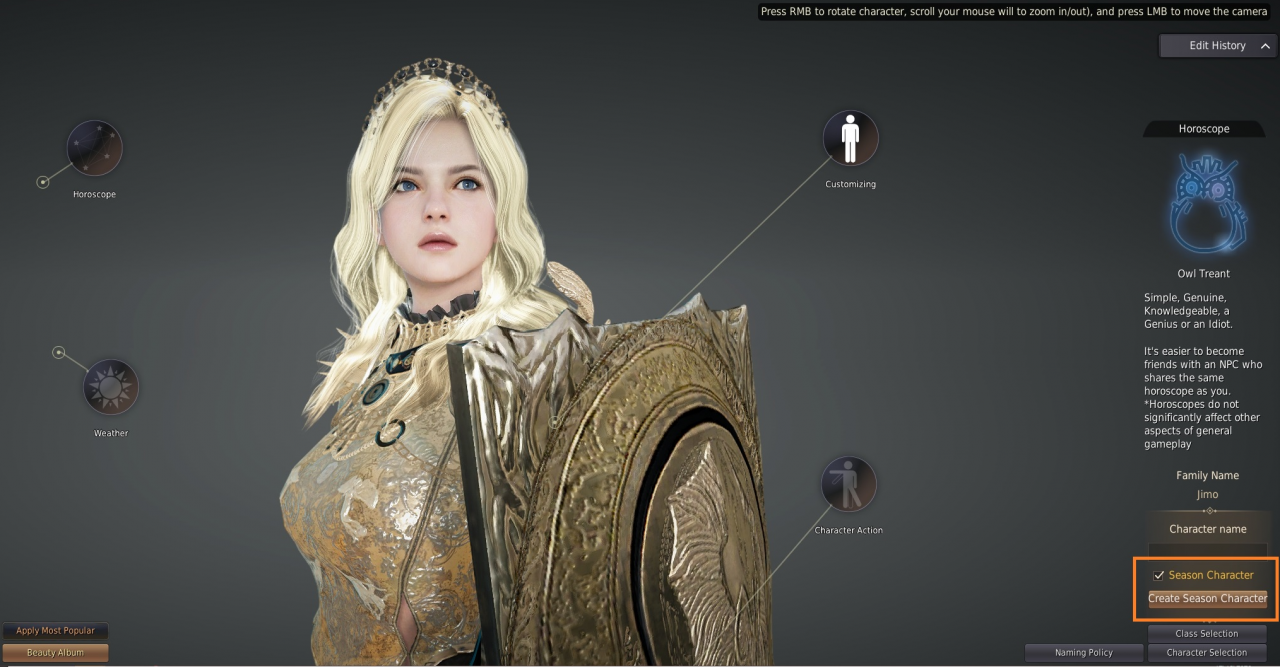Open the Horoscope selection icon
Viewport: 1280px width, 667px height.
(95, 149)
